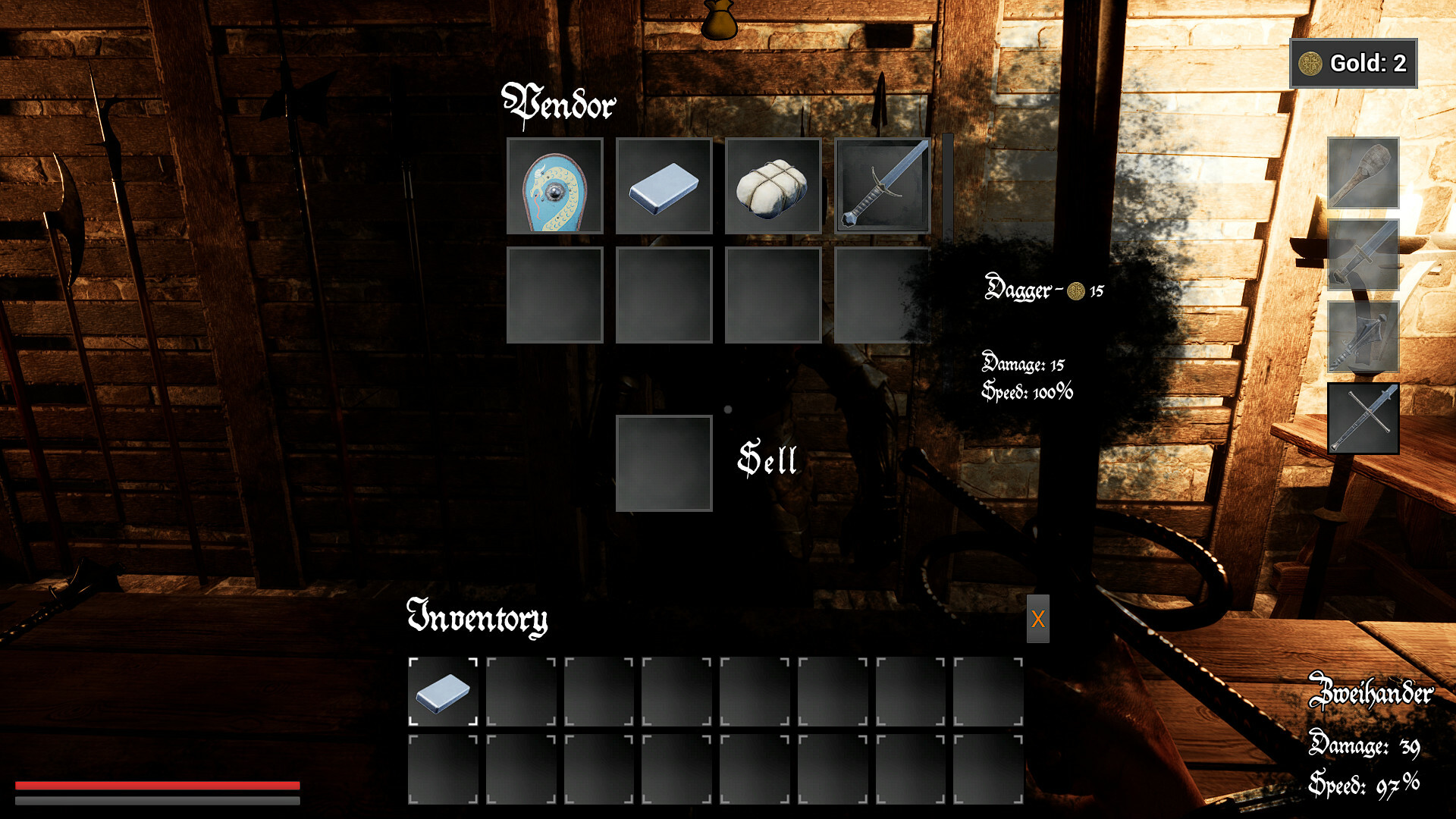
Task: Click the coin icon in the Gold display
Action: click(x=1310, y=63)
